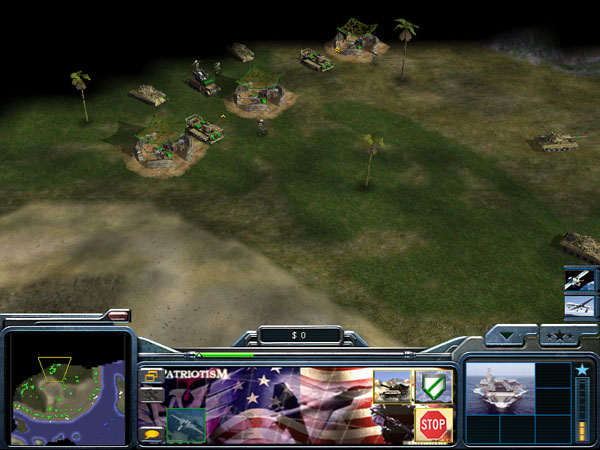
Task: Click the top yellow windows icon button
Action: (151, 376)
